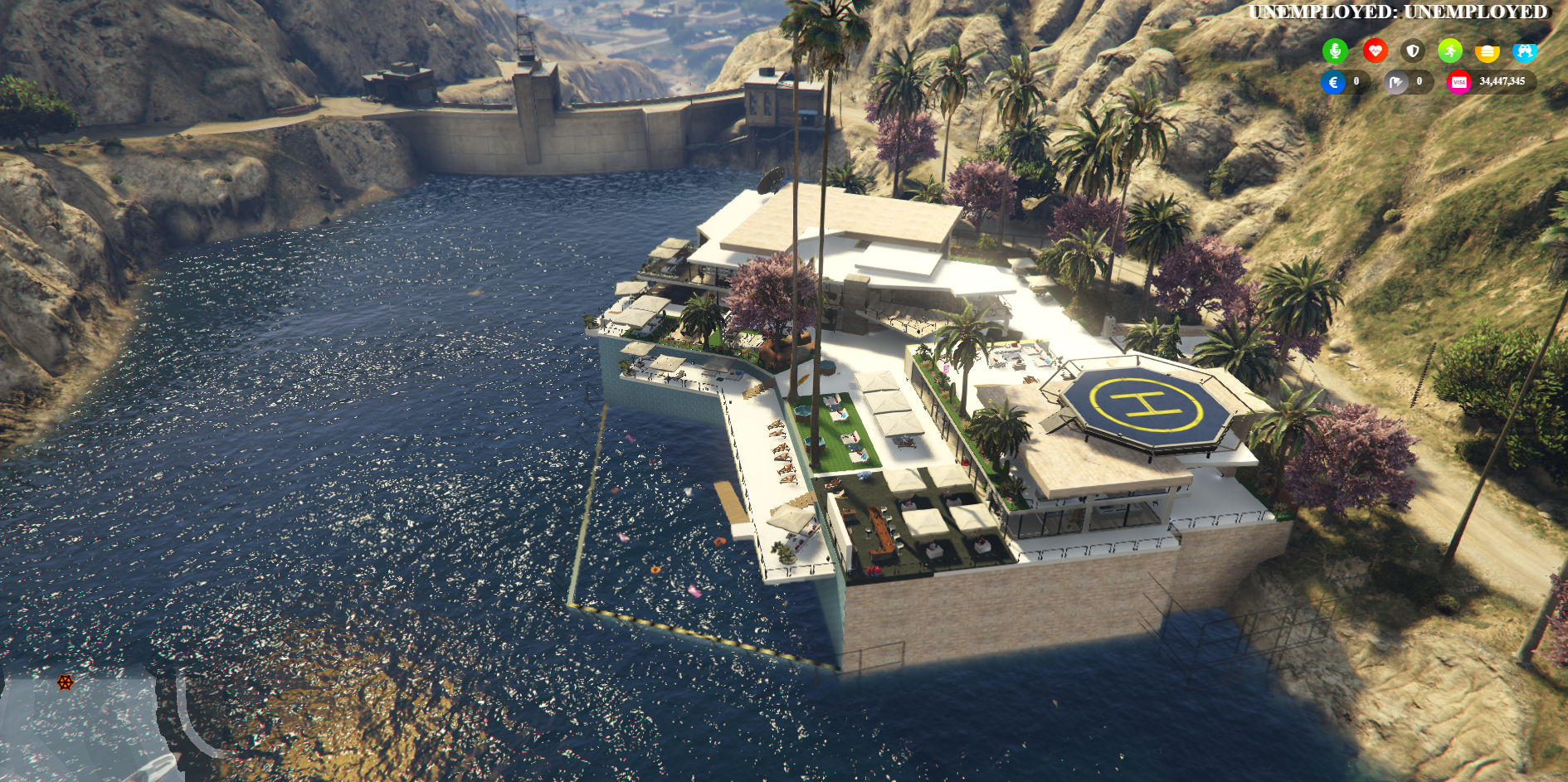The image size is (1568, 782).
Task: Click the cyan thirst glasses icon
Action: 1525,51
